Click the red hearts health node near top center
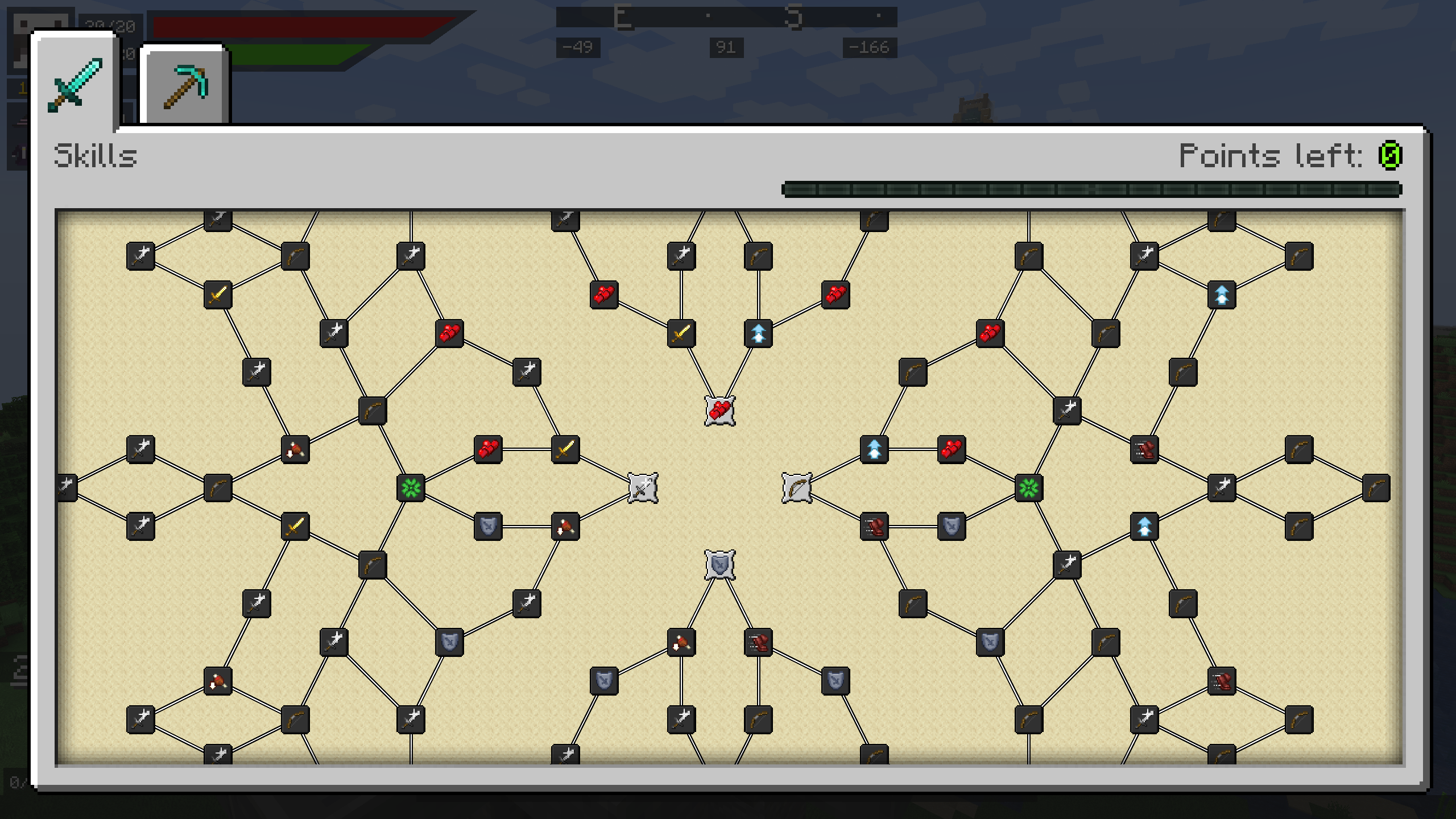The width and height of the screenshot is (1456, 819). point(603,295)
